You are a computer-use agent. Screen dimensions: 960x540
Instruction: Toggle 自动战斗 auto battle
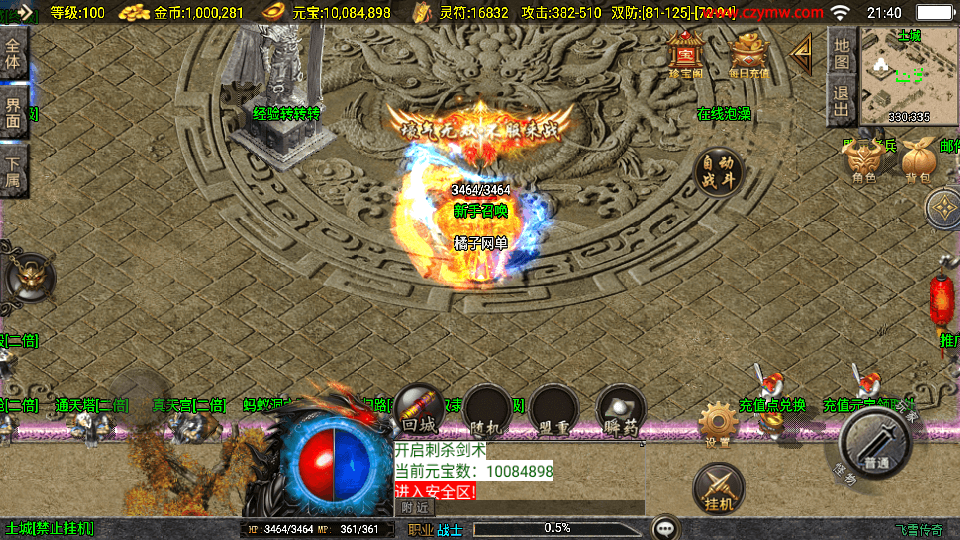point(719,174)
